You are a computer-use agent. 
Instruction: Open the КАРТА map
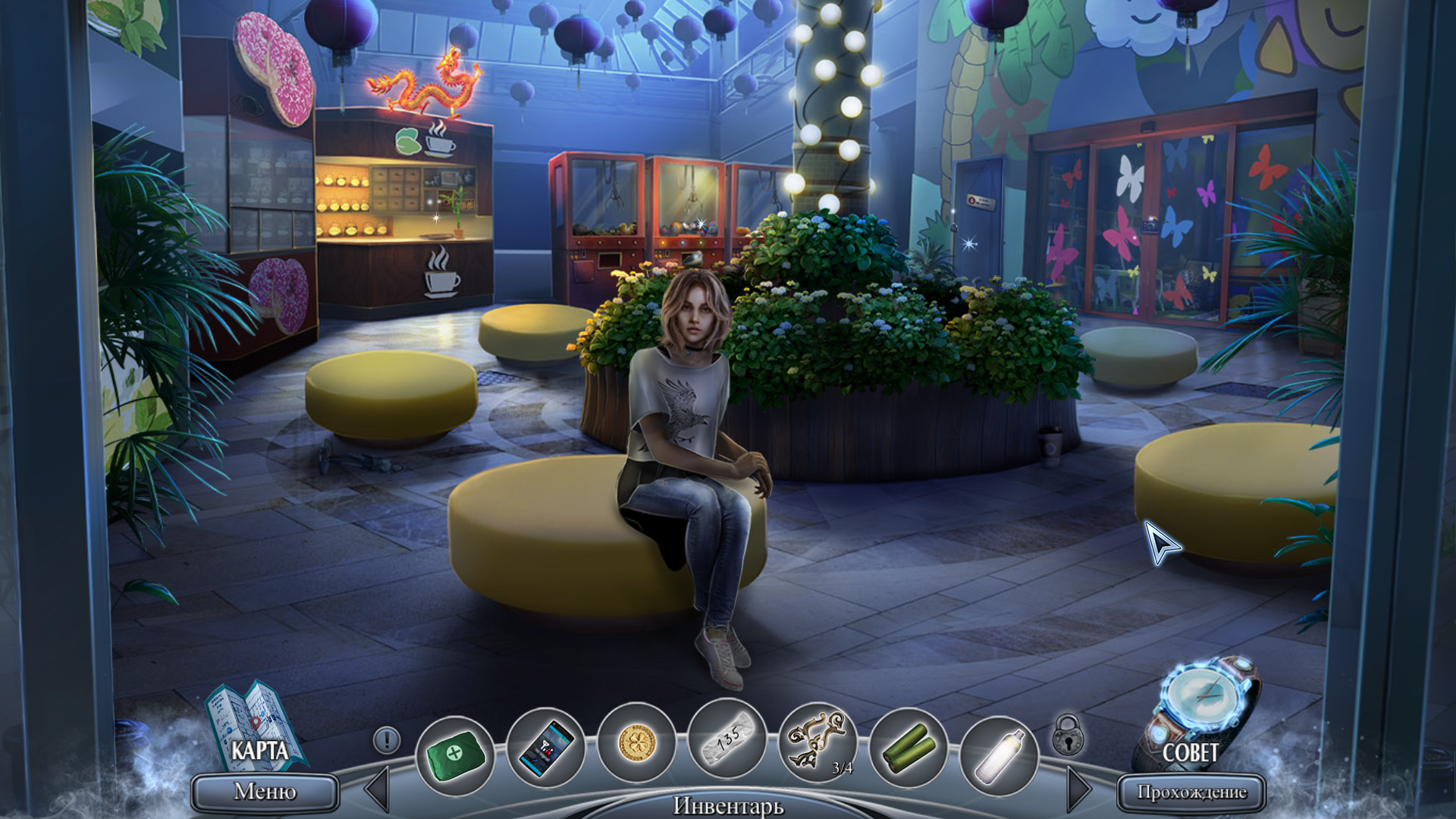coord(256,728)
